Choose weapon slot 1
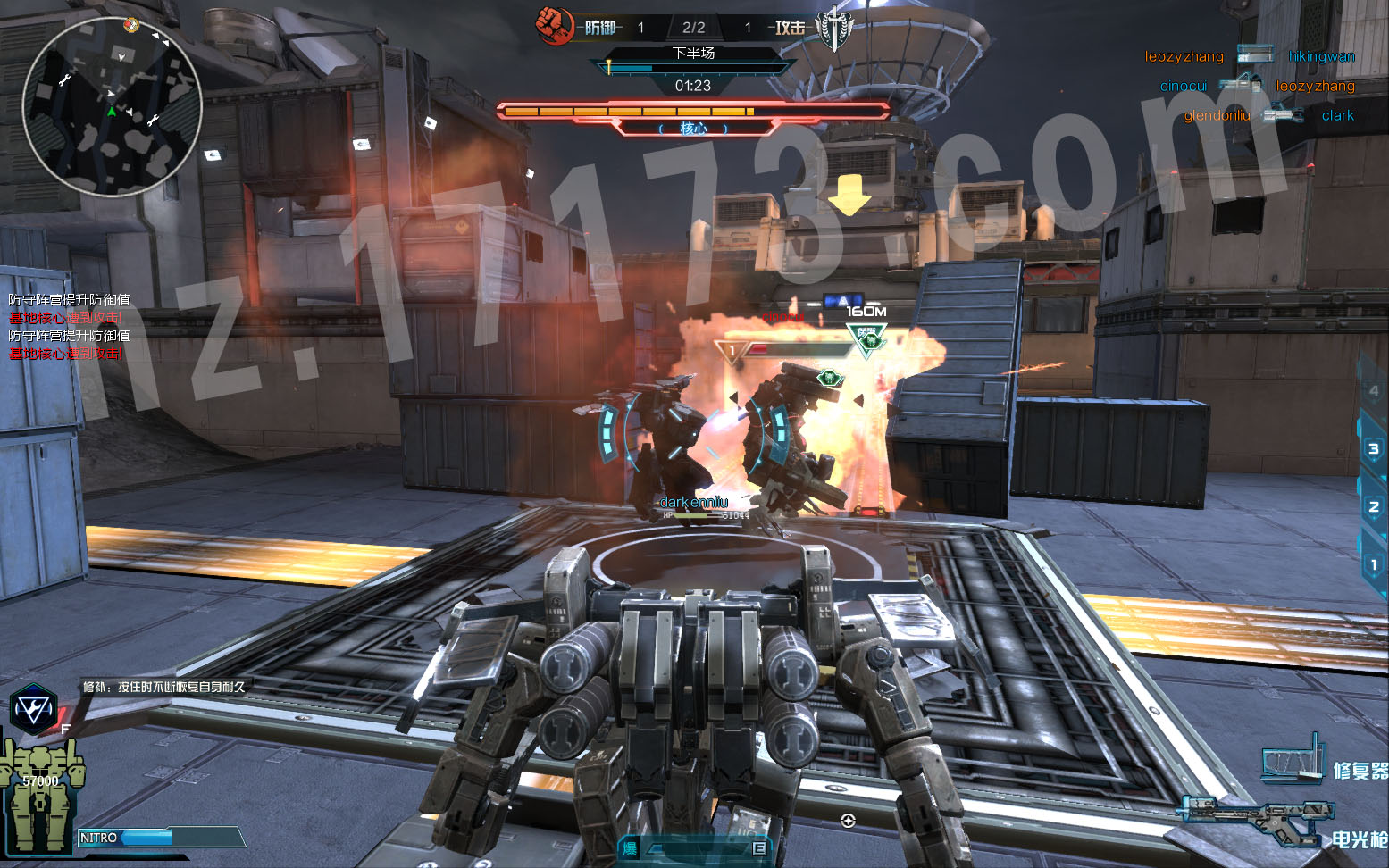This screenshot has width=1389, height=868. (1374, 564)
